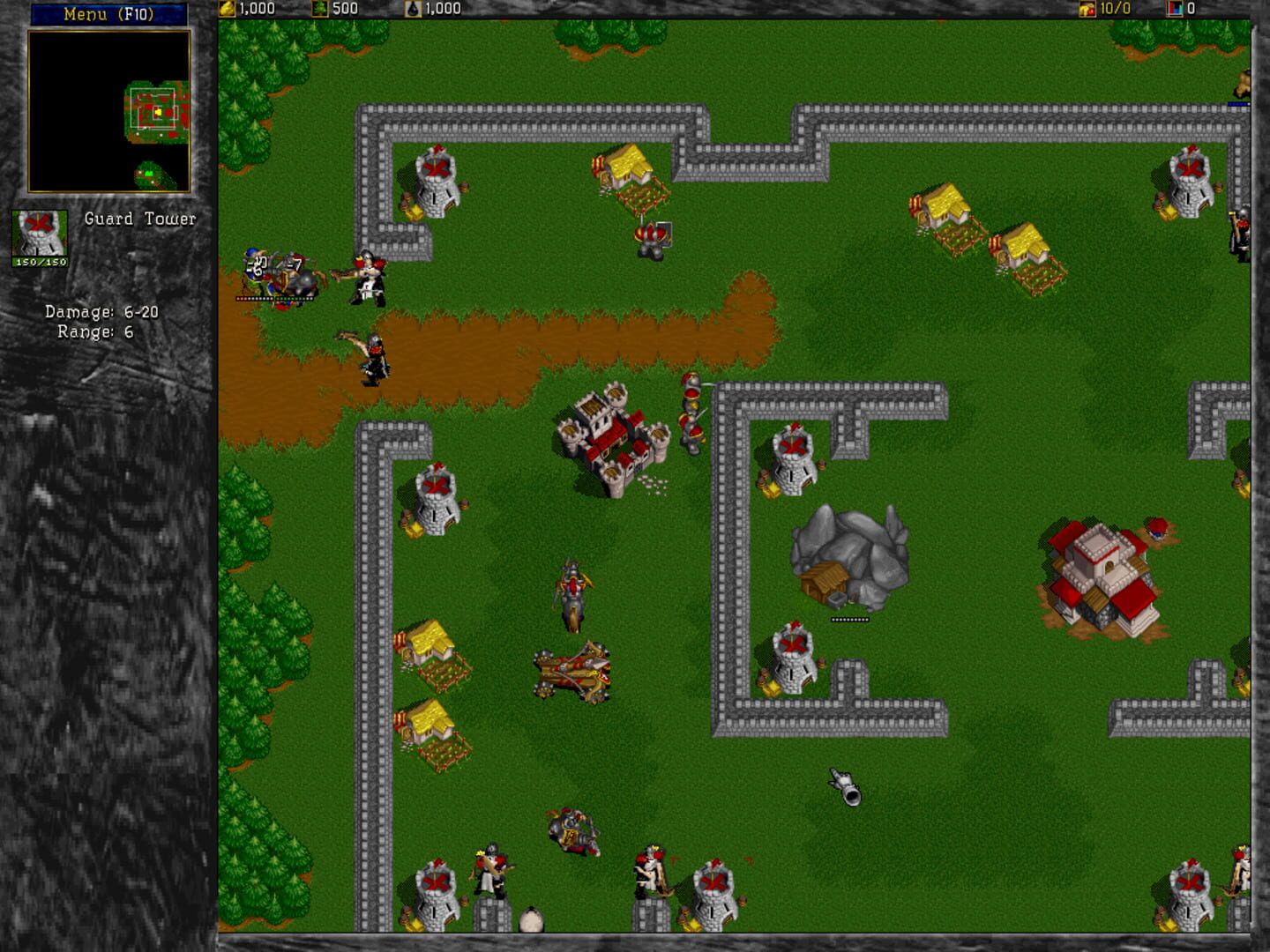Select the white sheep at the bottom wall
1270x952 pixels.
pyautogui.click(x=530, y=919)
